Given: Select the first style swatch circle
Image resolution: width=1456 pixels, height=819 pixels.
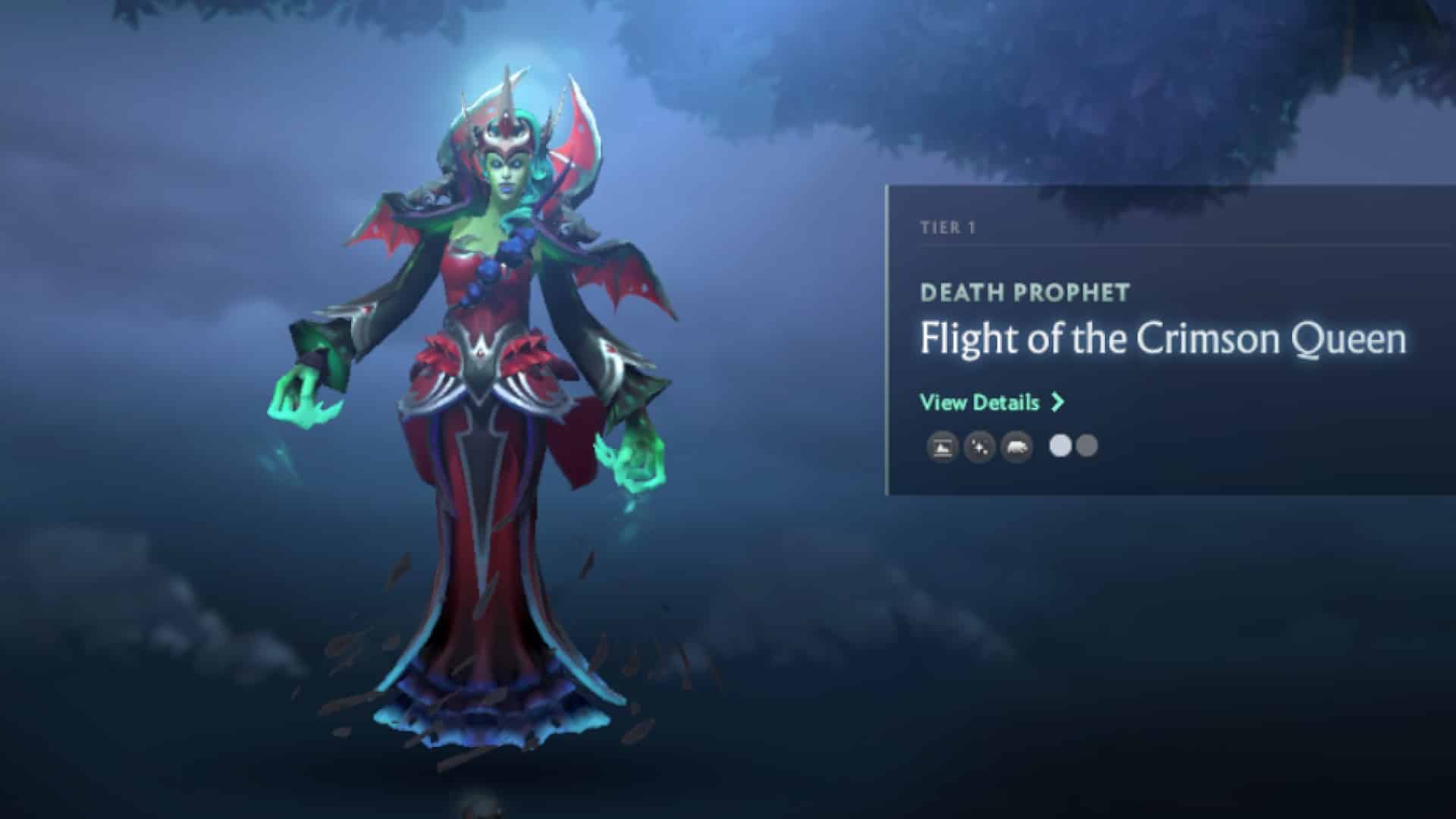Looking at the screenshot, I should click(1061, 447).
